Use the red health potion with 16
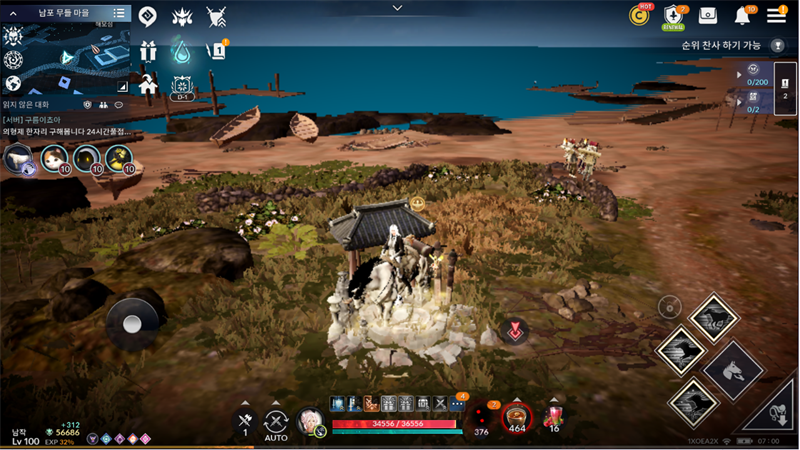800x450 pixels. point(552,417)
